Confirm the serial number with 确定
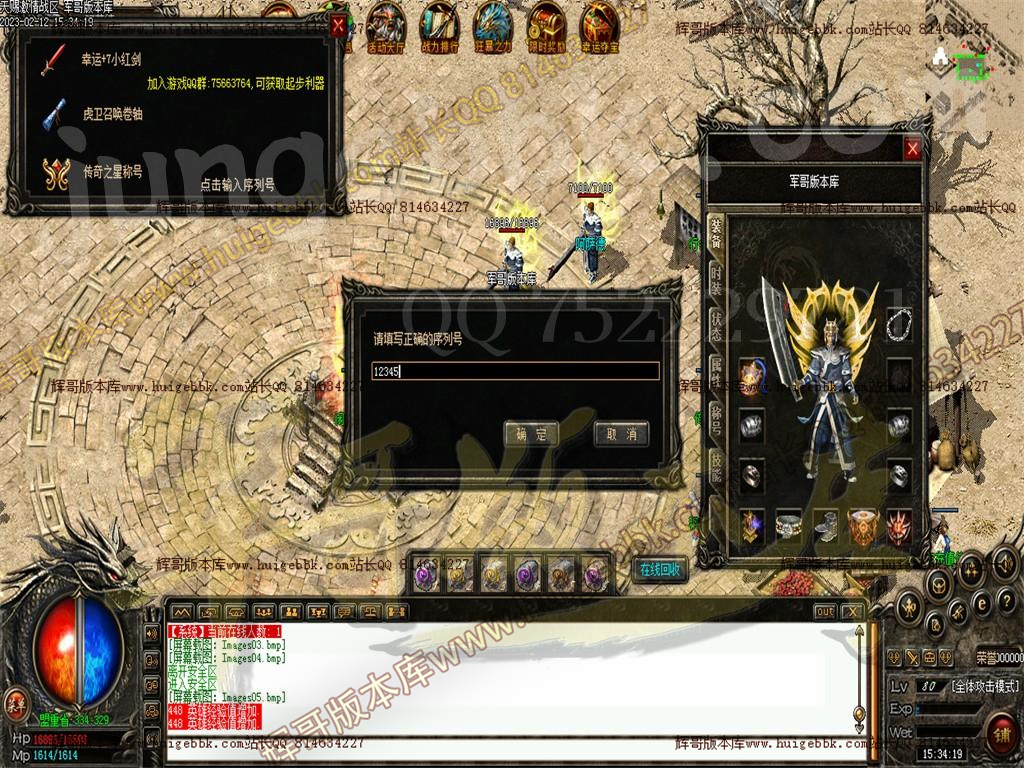The image size is (1024, 768). click(531, 434)
